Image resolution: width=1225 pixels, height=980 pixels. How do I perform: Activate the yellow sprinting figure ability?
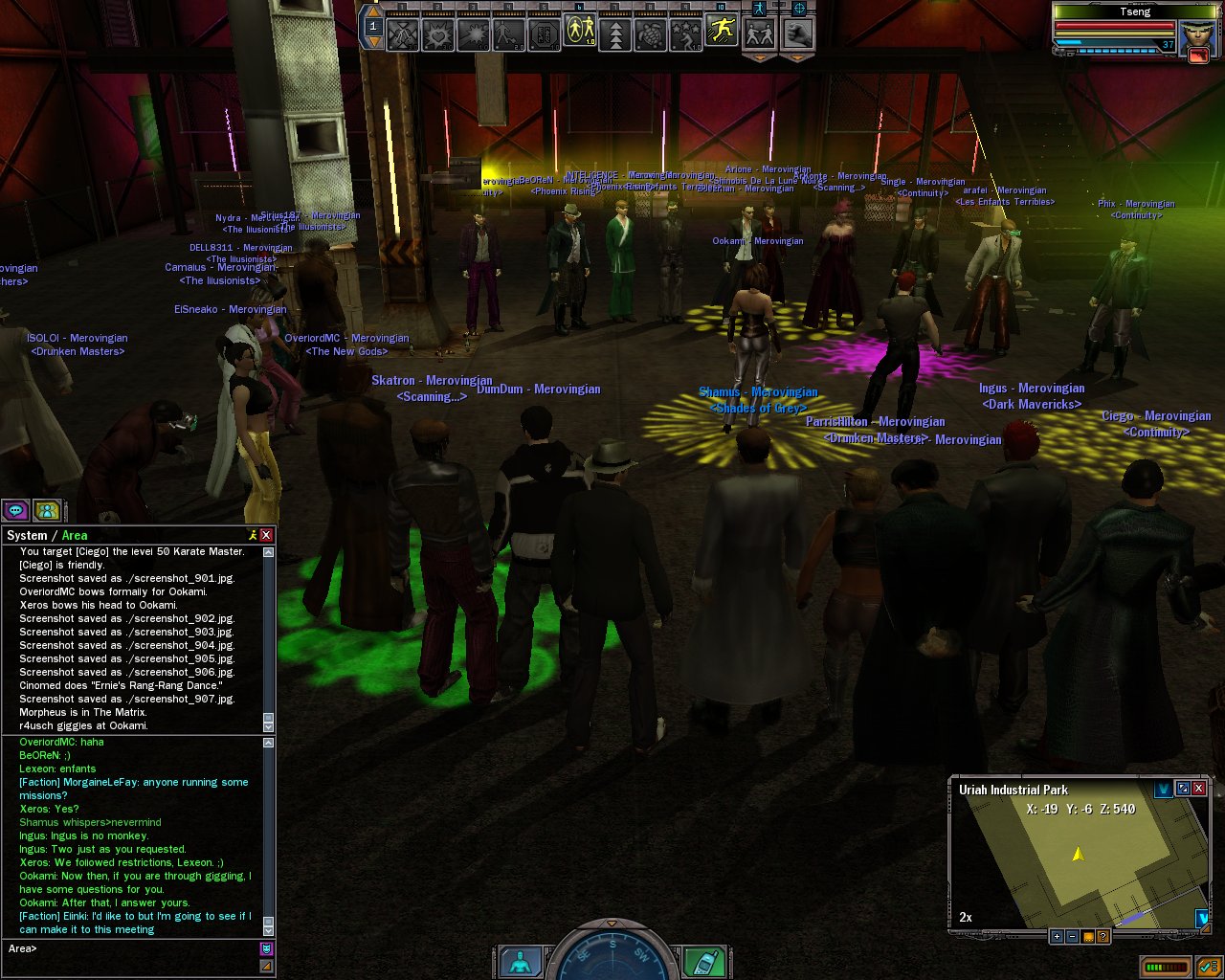[x=721, y=32]
